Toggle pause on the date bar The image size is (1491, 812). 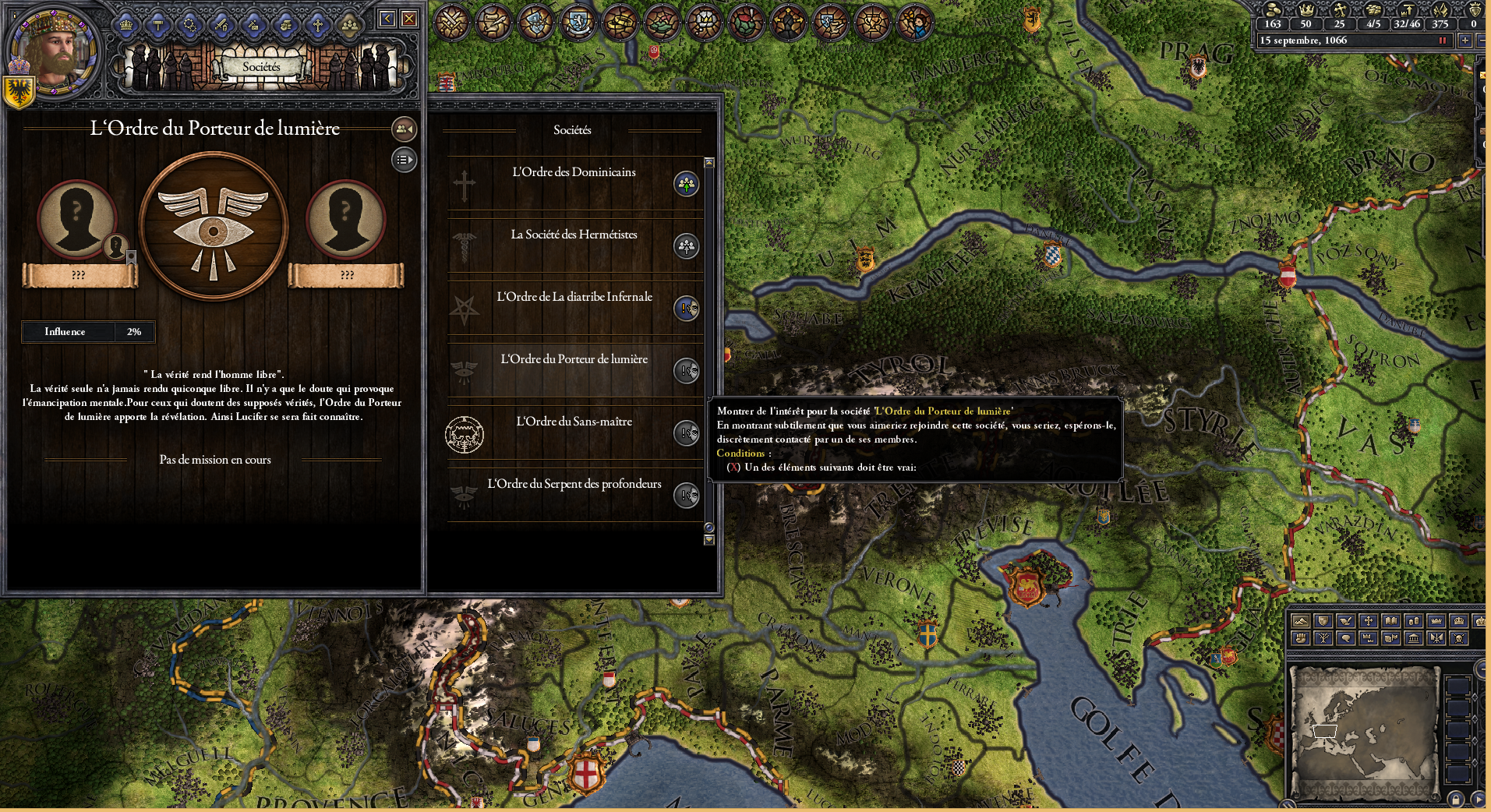(x=1442, y=41)
